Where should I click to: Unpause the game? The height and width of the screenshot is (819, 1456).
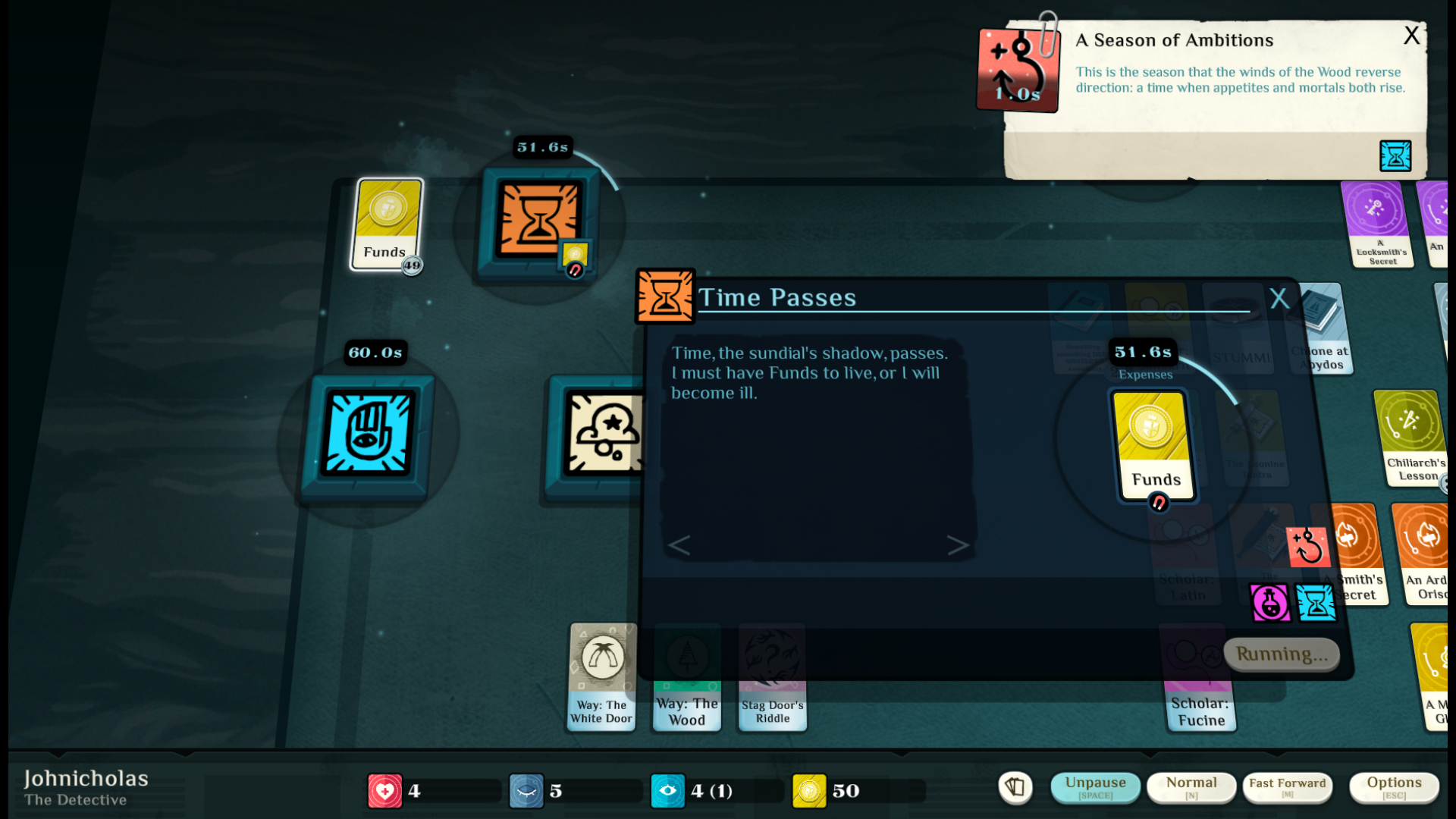pyautogui.click(x=1095, y=787)
